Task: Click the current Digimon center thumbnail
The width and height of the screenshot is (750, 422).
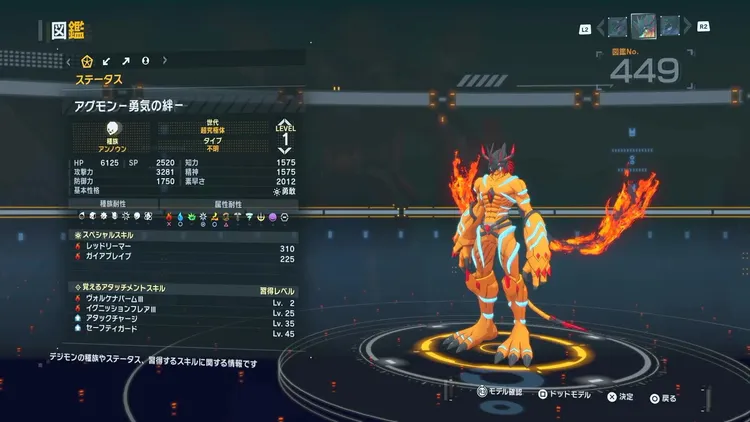Action: pos(643,25)
